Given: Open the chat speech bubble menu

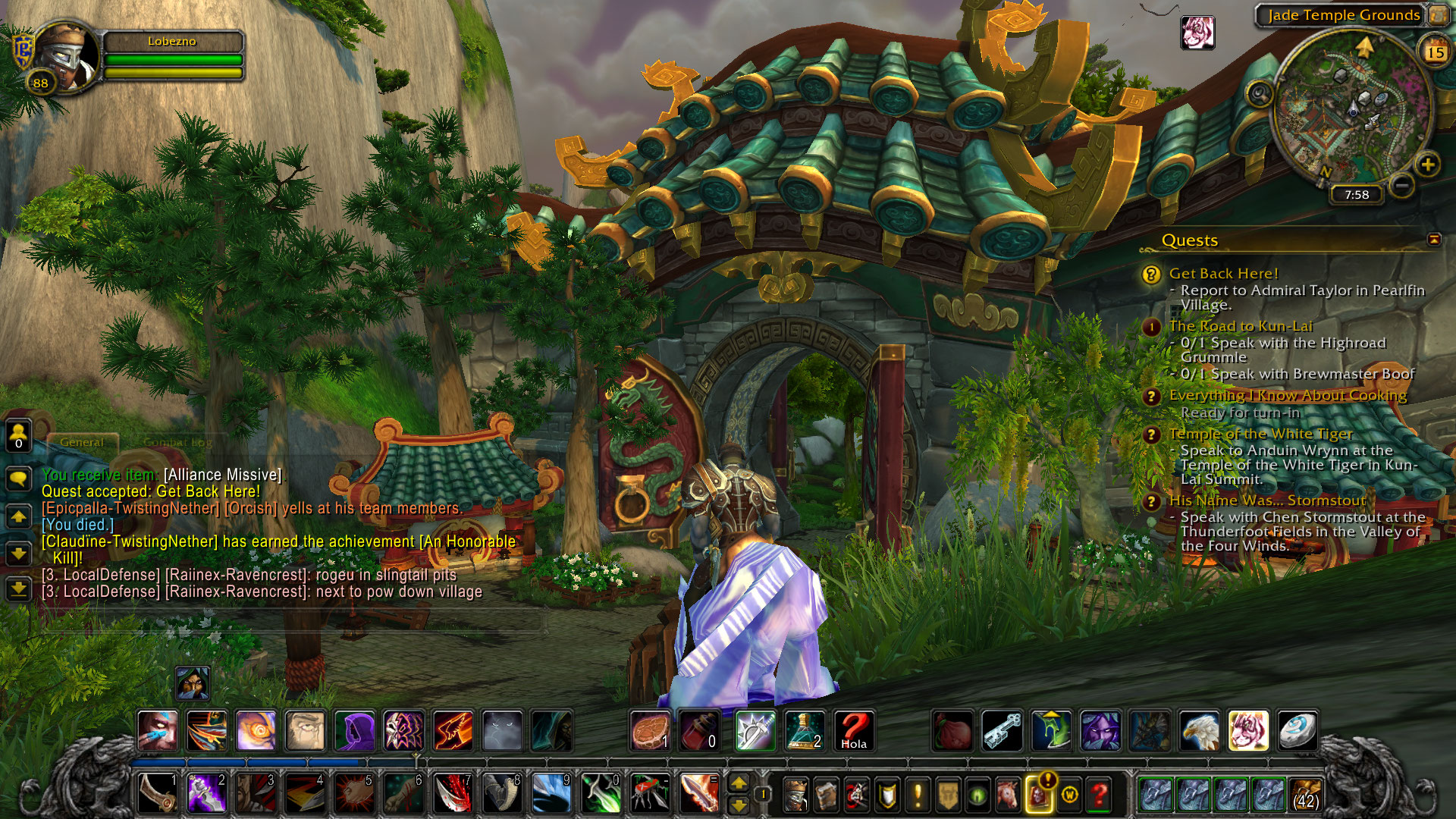Looking at the screenshot, I should click(18, 478).
